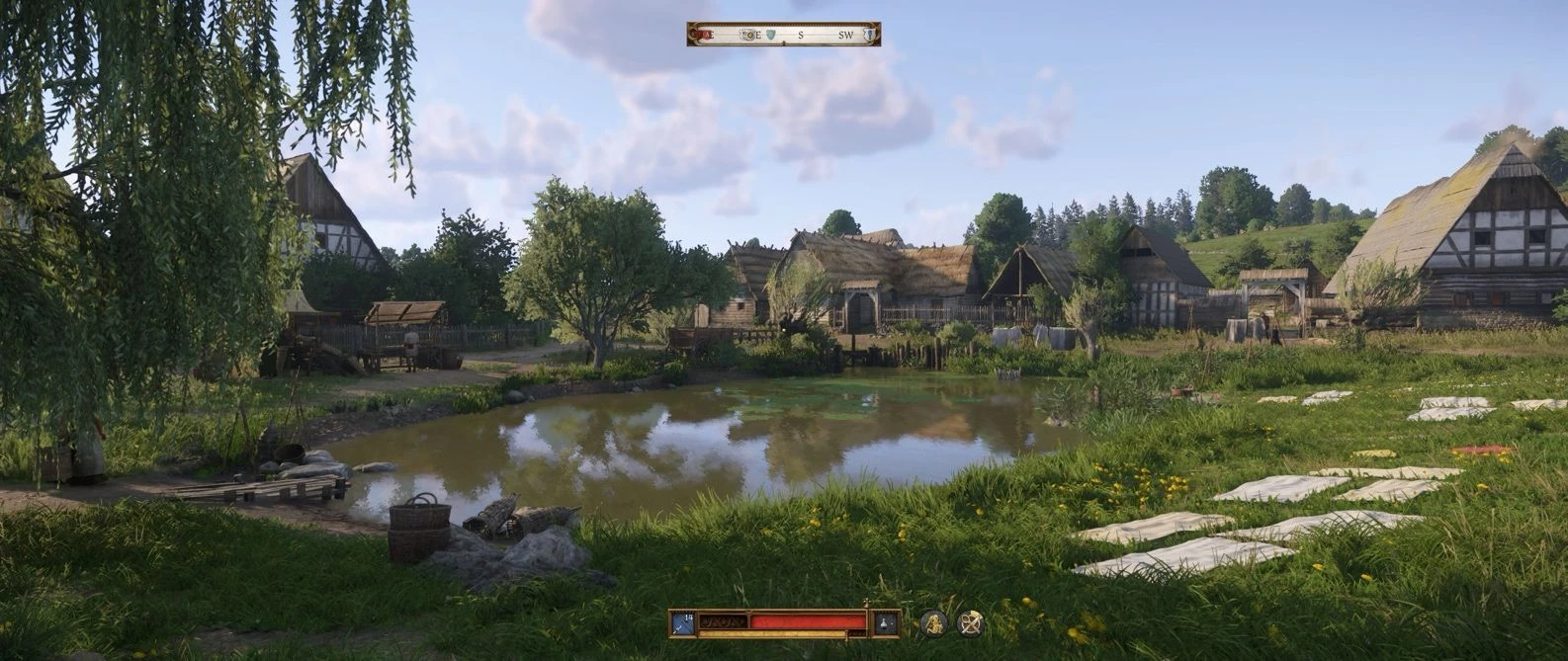The height and width of the screenshot is (661, 1568).
Task: Select the teal shield marker on the compass
Action: [x=771, y=35]
